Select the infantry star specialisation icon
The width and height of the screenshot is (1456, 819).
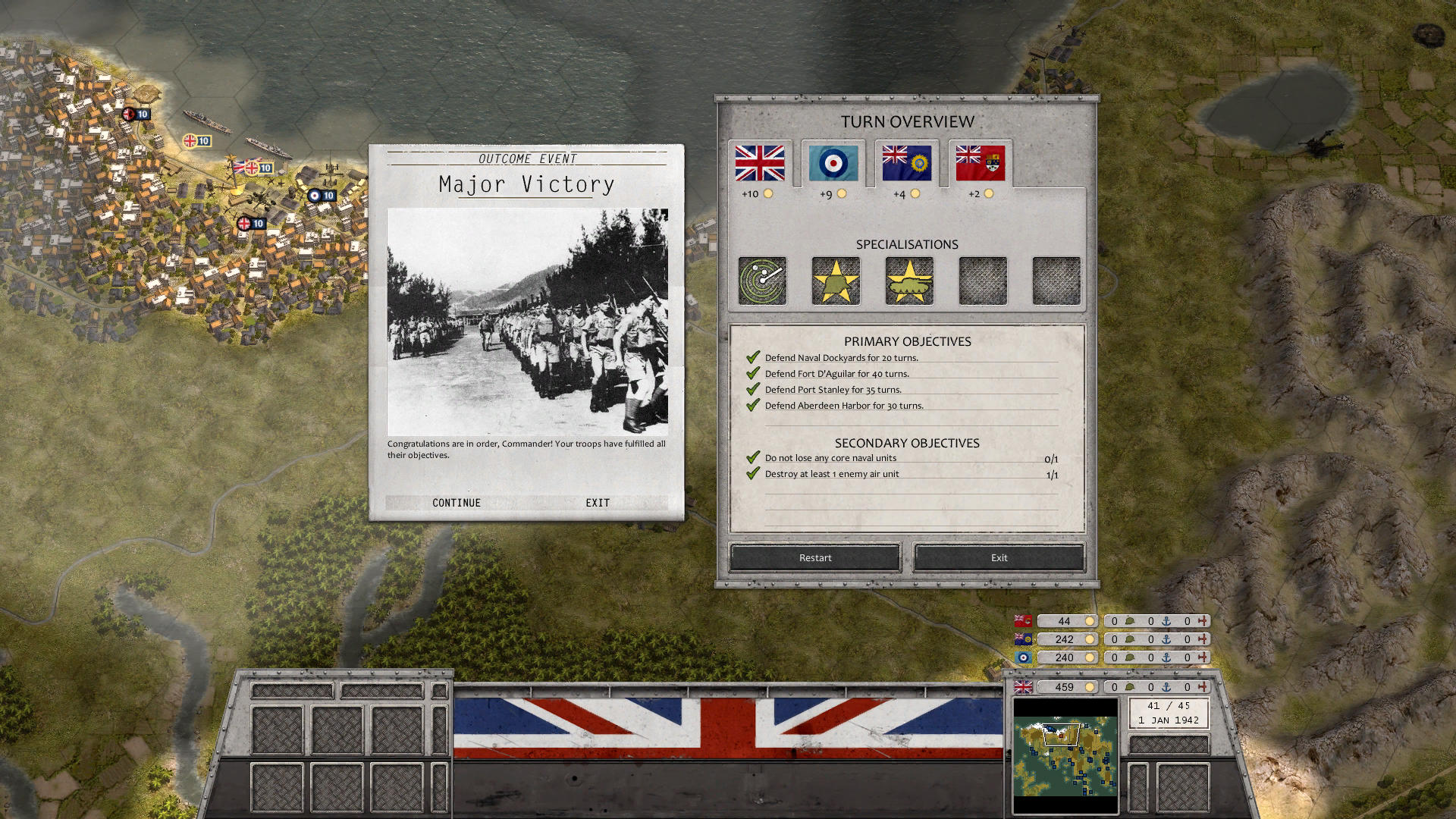(x=834, y=280)
